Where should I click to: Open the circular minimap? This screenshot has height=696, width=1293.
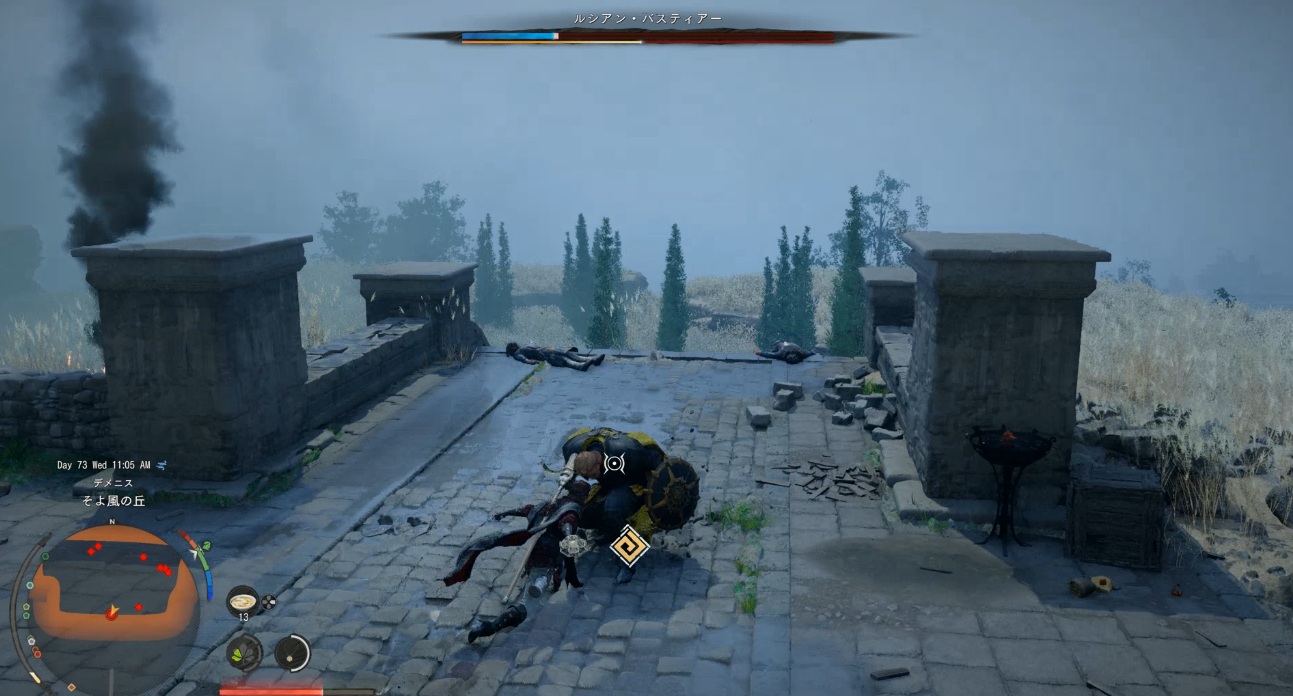(x=112, y=598)
